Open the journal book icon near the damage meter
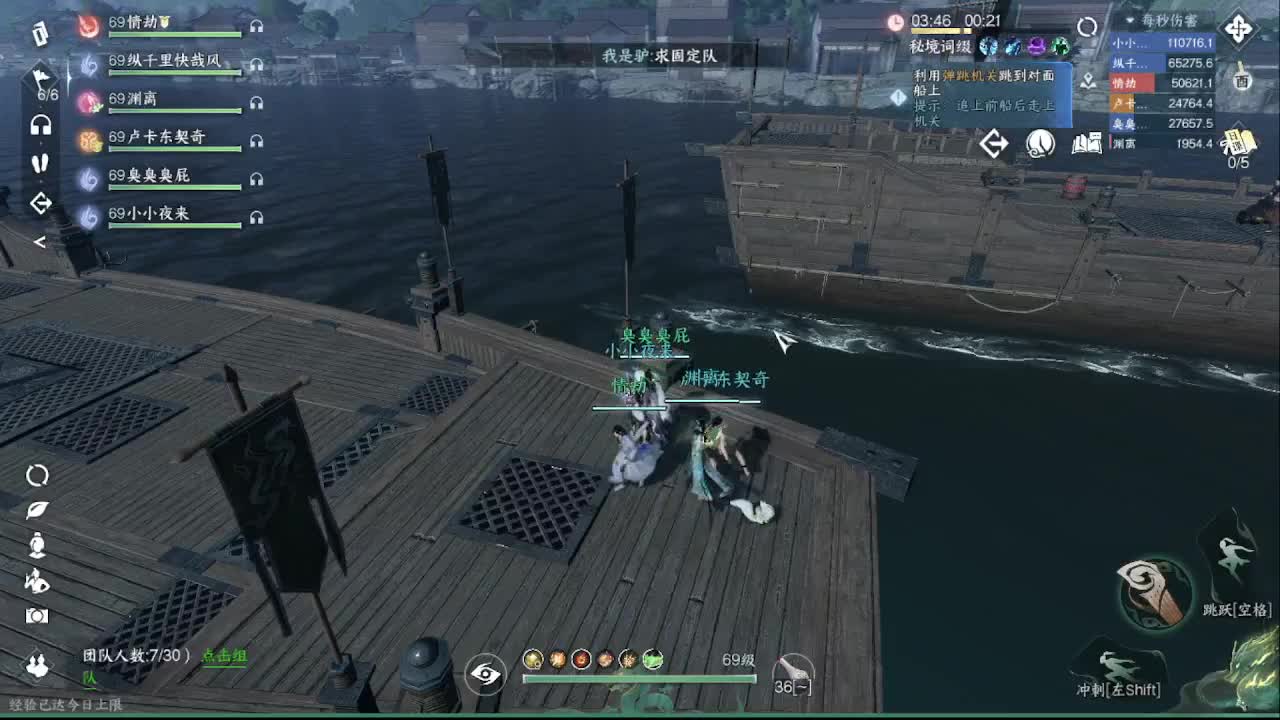The width and height of the screenshot is (1280, 720). 1087,144
